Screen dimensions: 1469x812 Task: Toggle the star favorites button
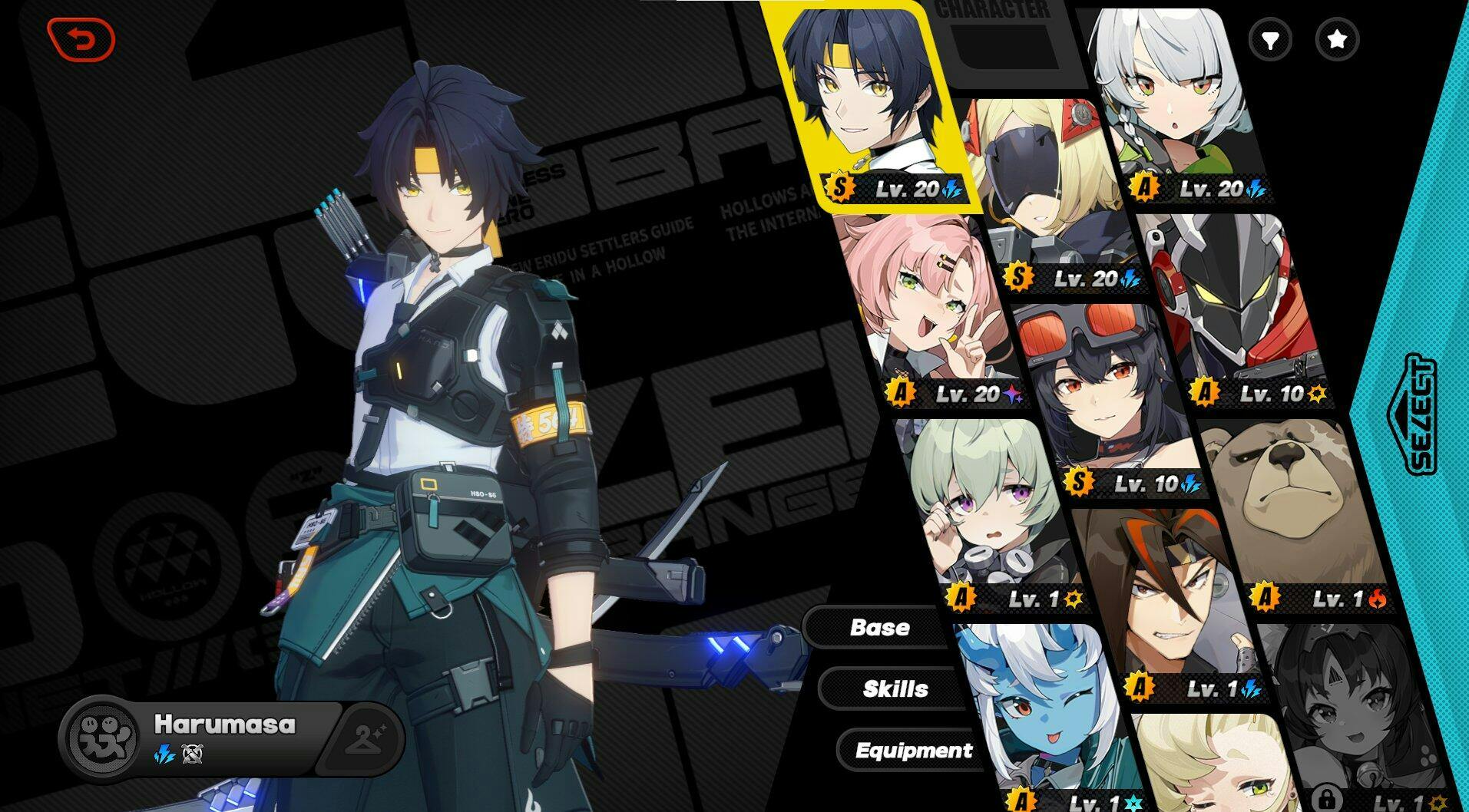click(1337, 39)
